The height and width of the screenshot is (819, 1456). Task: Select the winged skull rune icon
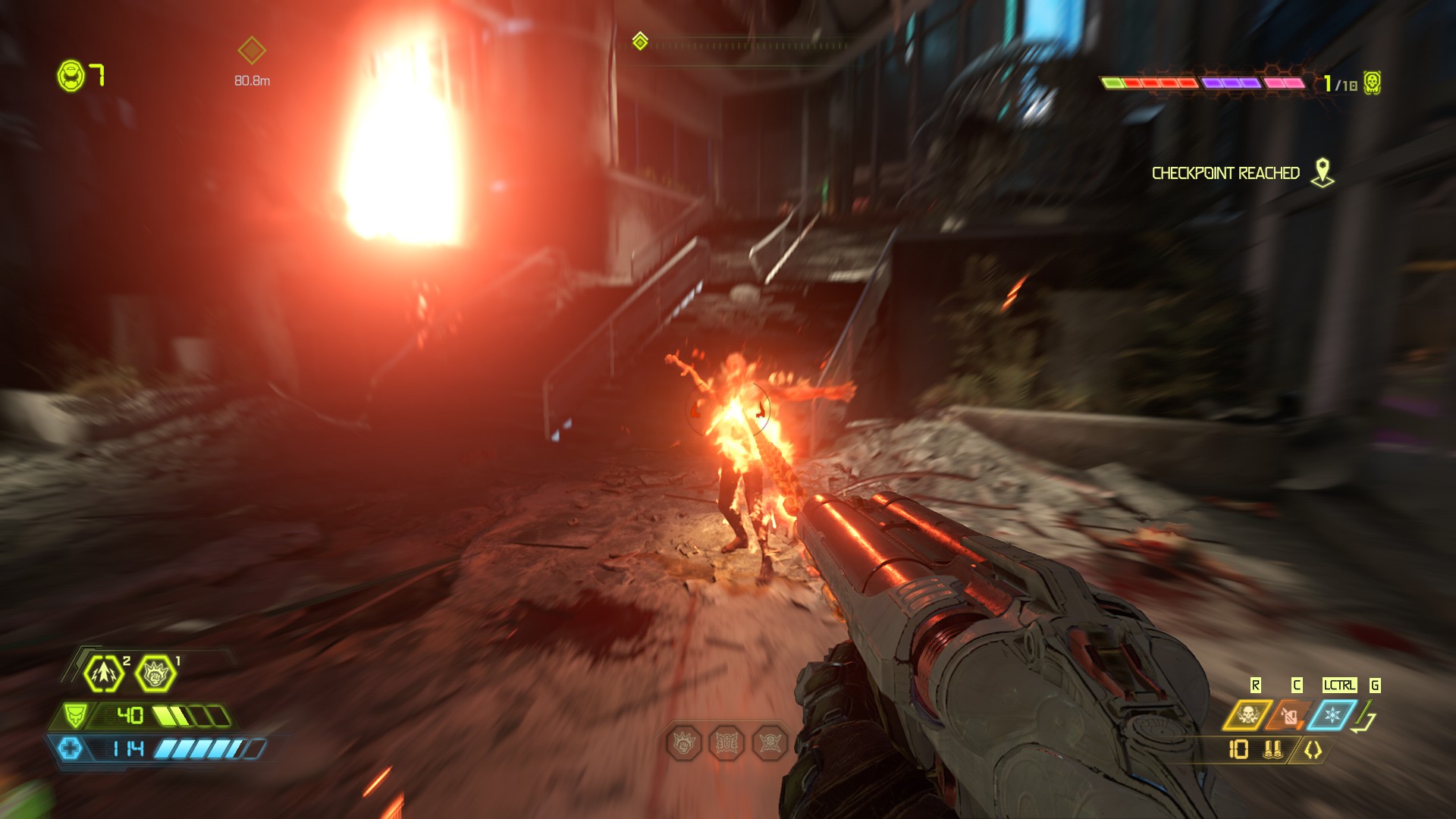pyautogui.click(x=769, y=743)
